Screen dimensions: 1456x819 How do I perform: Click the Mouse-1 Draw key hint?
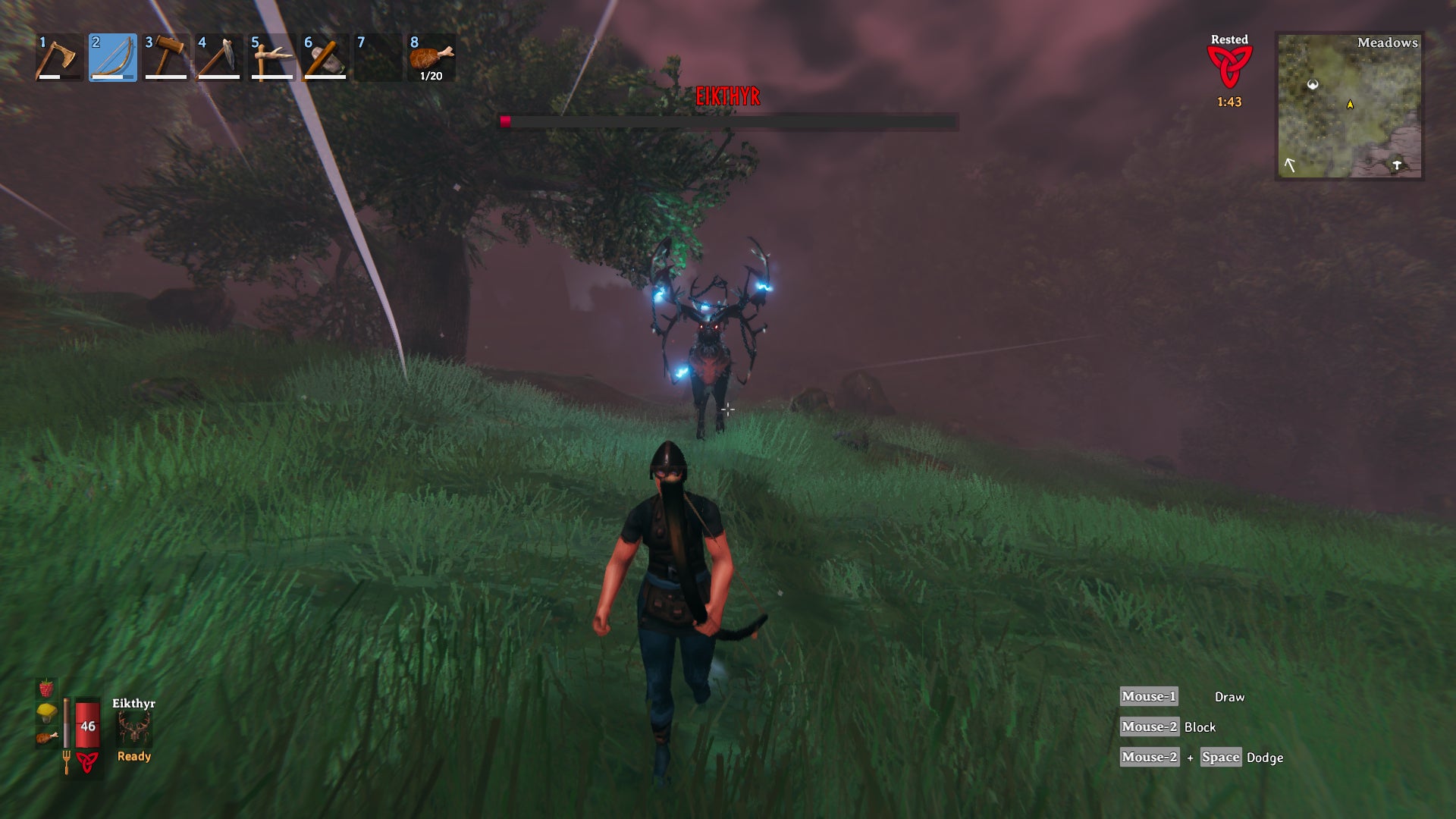coord(1149,696)
